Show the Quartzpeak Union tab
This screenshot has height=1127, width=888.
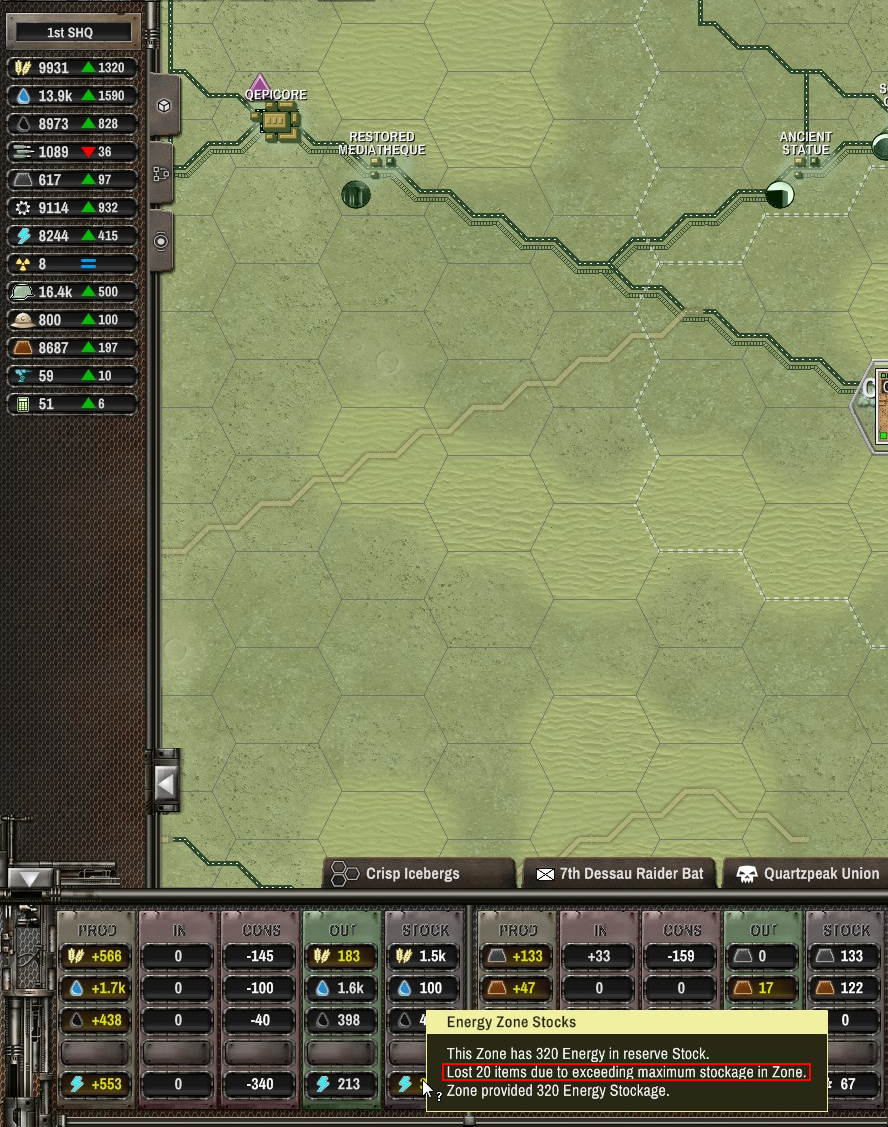tap(806, 873)
